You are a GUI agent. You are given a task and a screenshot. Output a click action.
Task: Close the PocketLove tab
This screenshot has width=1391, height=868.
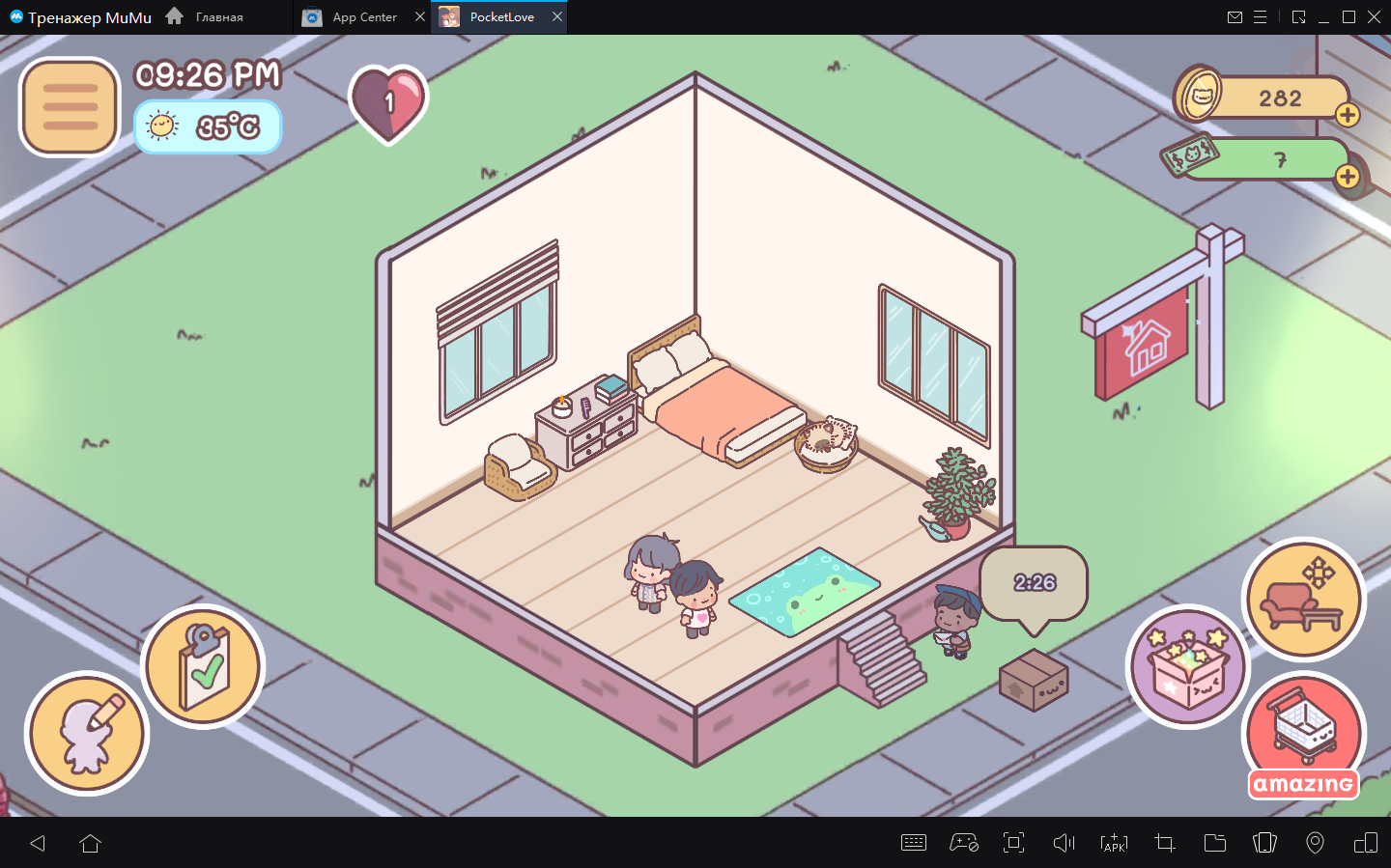click(x=557, y=17)
